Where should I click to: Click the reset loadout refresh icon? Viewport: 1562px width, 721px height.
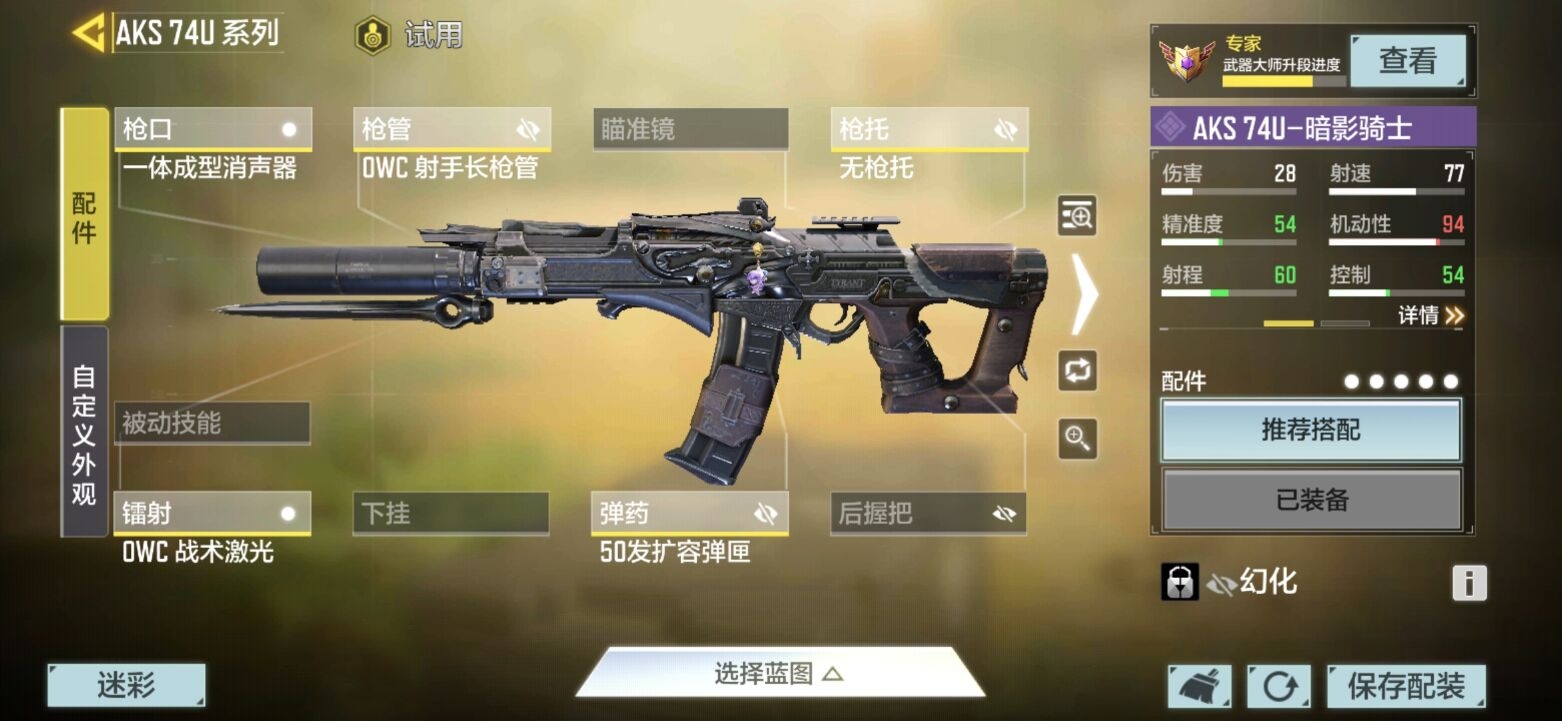pyautogui.click(x=1279, y=686)
